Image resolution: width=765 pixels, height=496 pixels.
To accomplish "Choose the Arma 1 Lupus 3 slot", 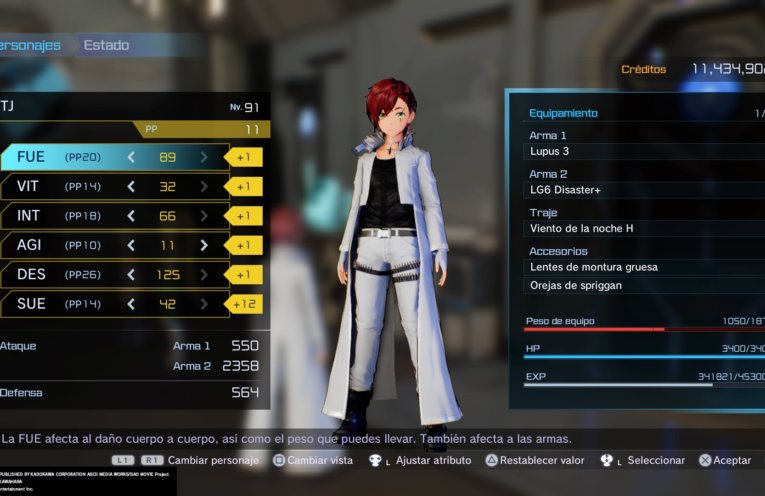I will (x=640, y=152).
